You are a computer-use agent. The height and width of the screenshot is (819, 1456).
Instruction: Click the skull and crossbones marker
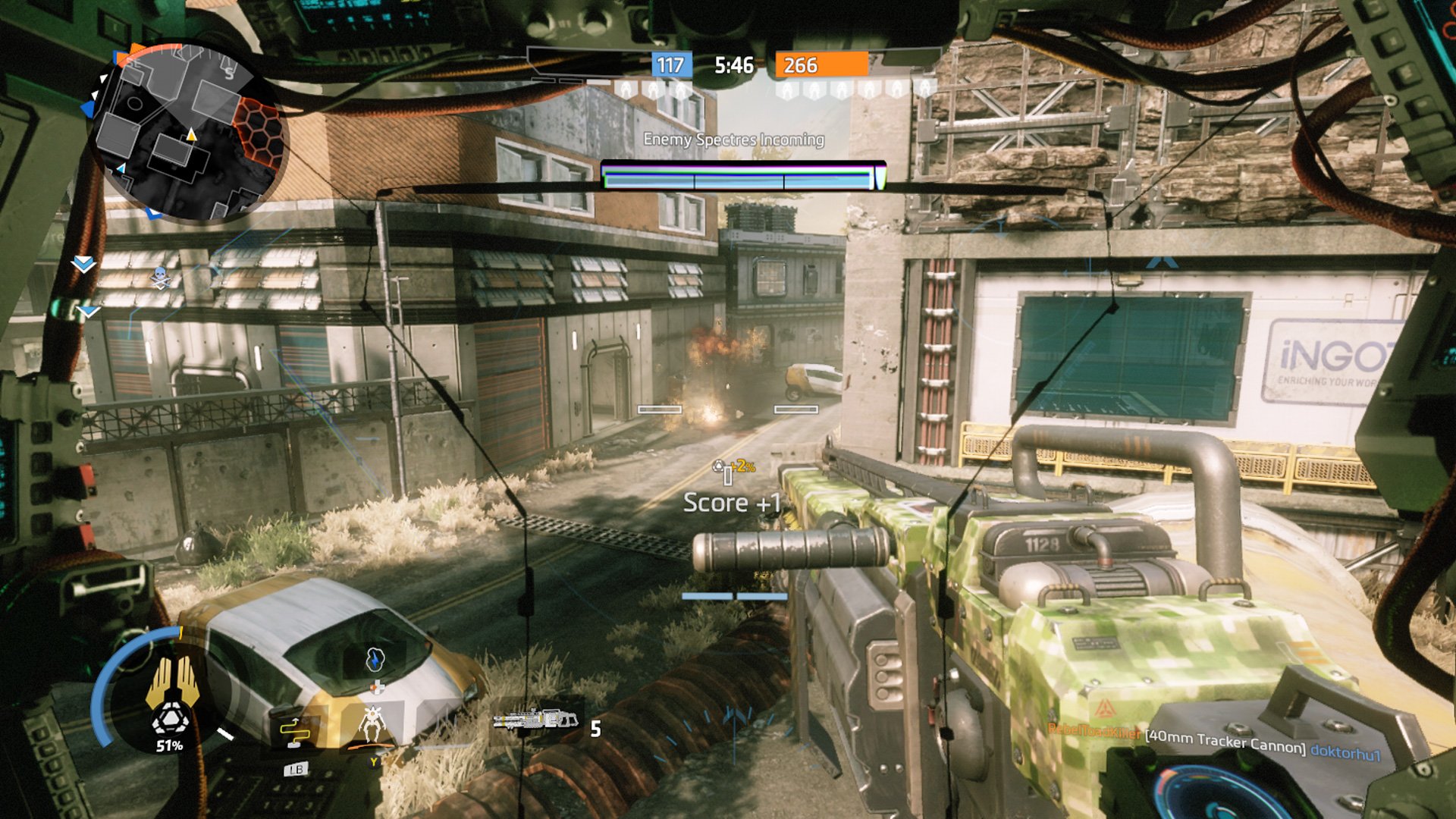(x=160, y=278)
